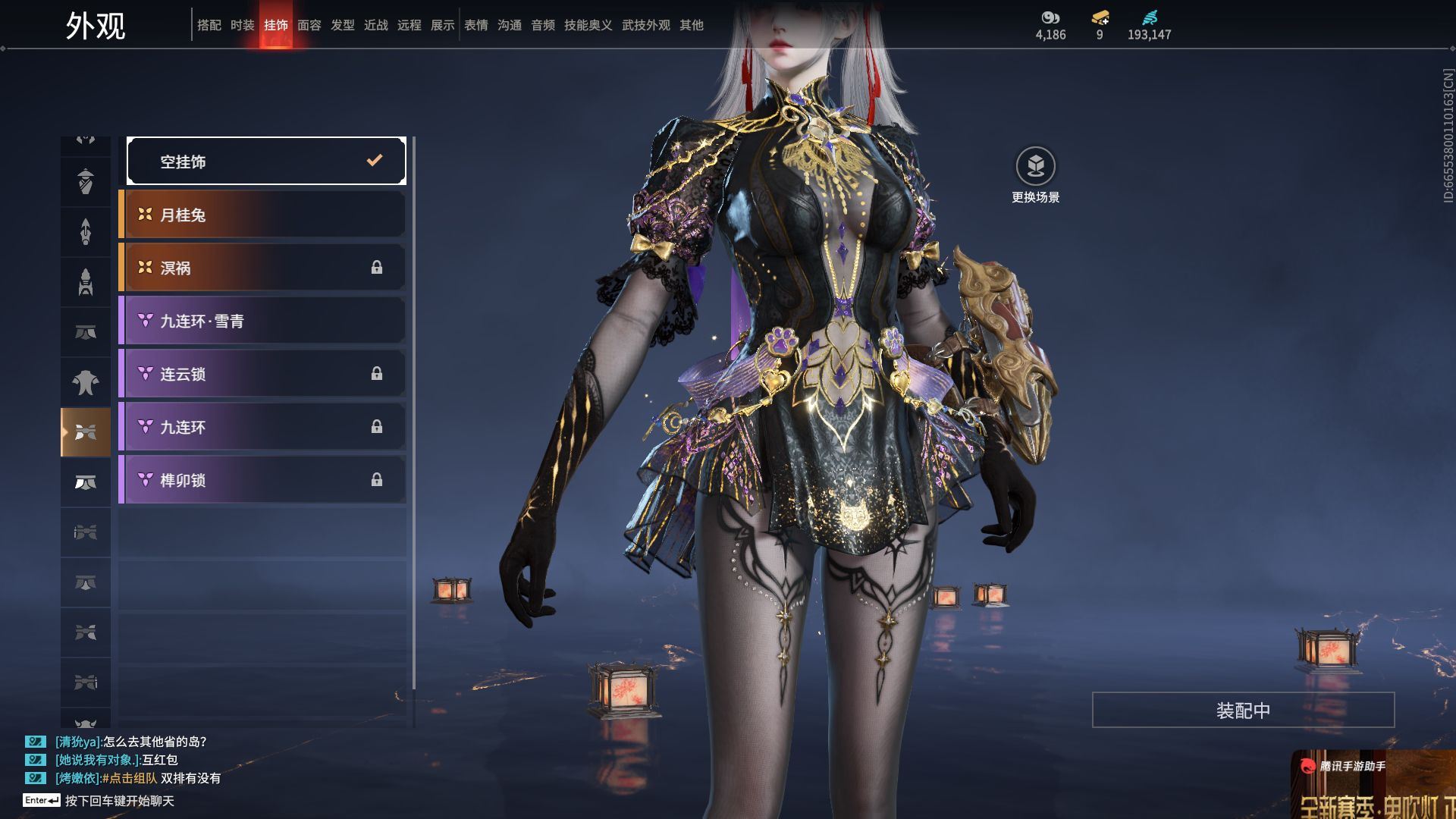Viewport: 1456px width, 819px height.
Task: Select the 九连环·雪青 accessory
Action: click(262, 321)
